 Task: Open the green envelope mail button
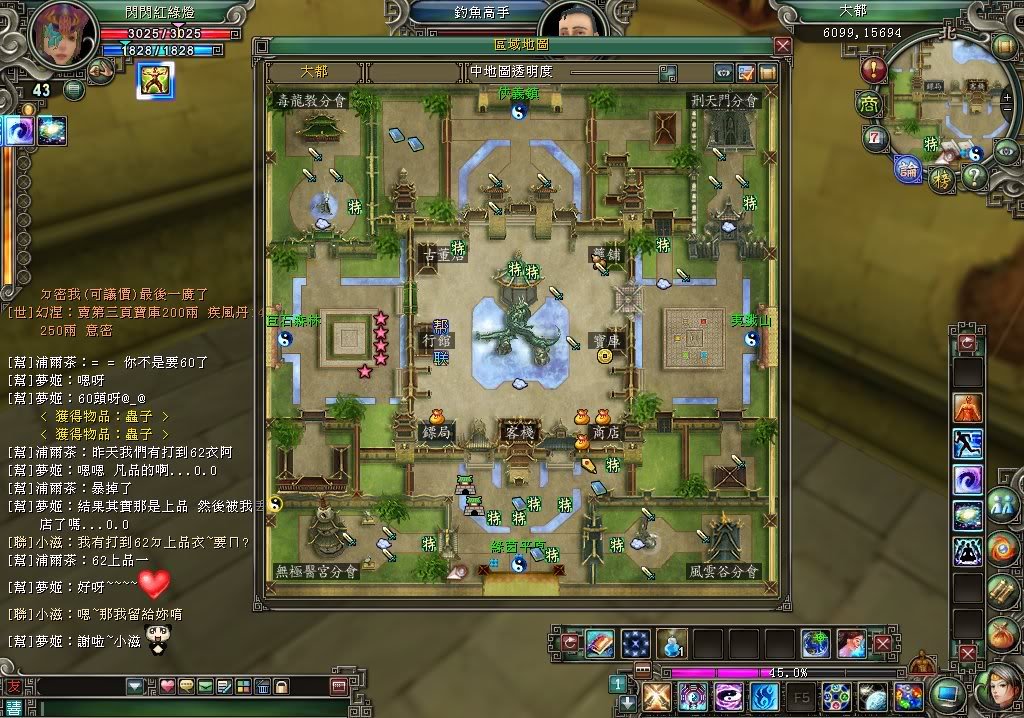(205, 686)
